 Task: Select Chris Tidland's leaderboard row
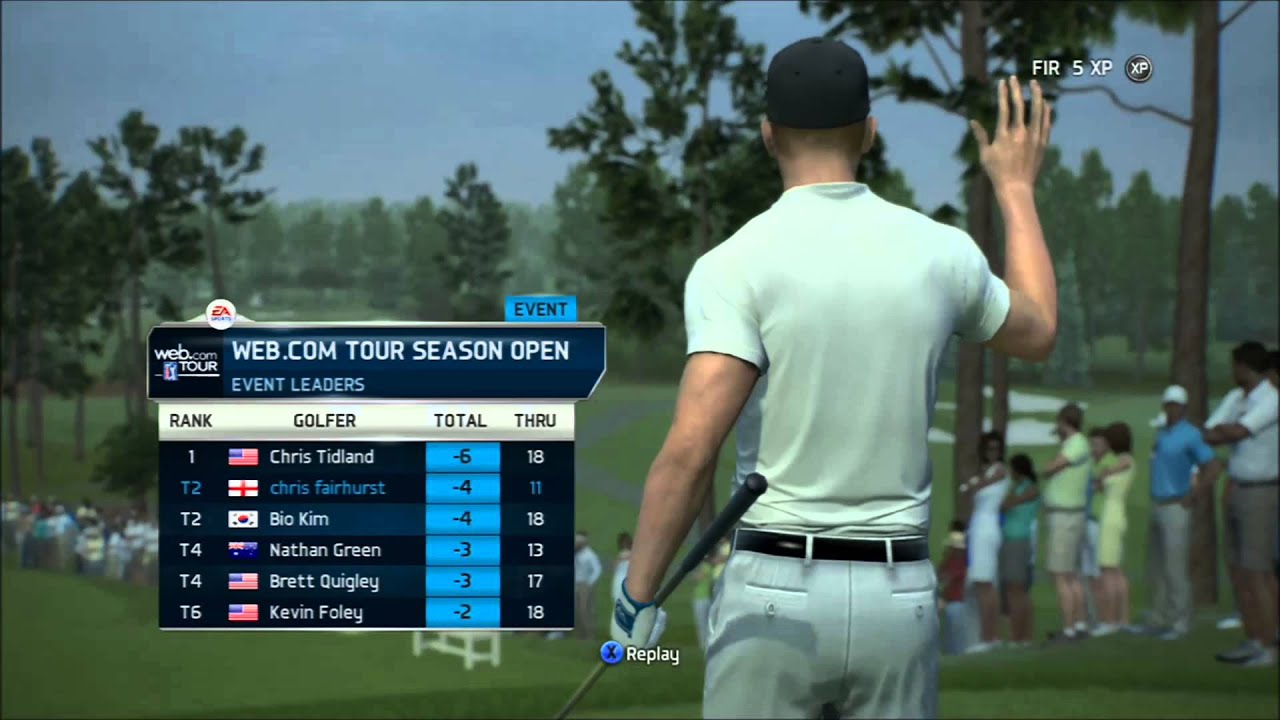[x=366, y=457]
